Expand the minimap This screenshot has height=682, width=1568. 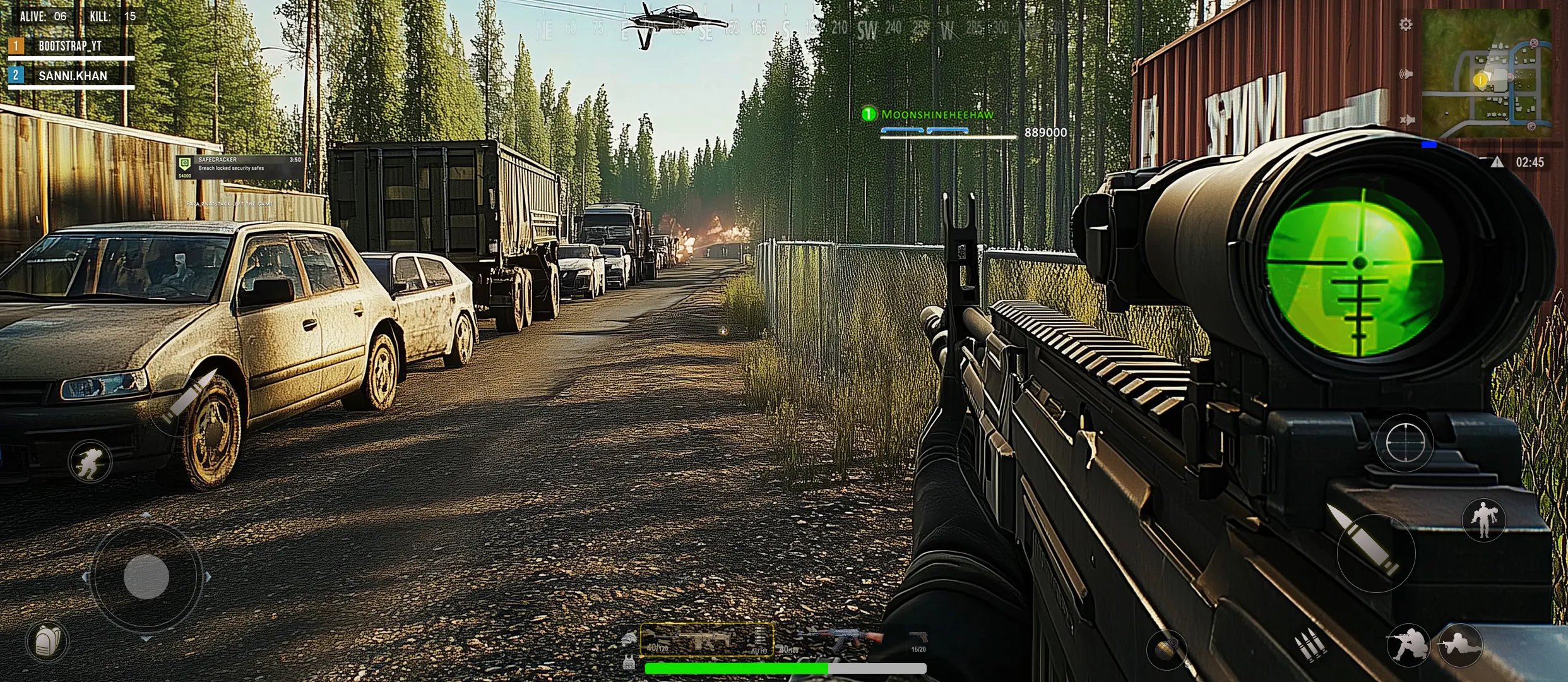click(x=1486, y=74)
